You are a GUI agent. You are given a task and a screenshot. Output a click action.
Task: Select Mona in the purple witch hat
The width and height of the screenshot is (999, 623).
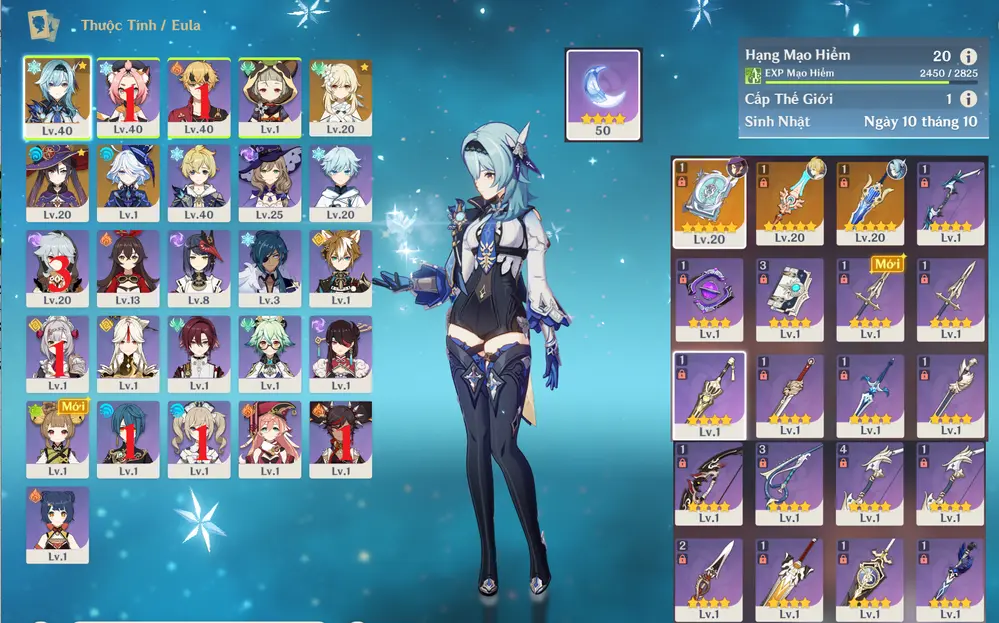[58, 182]
